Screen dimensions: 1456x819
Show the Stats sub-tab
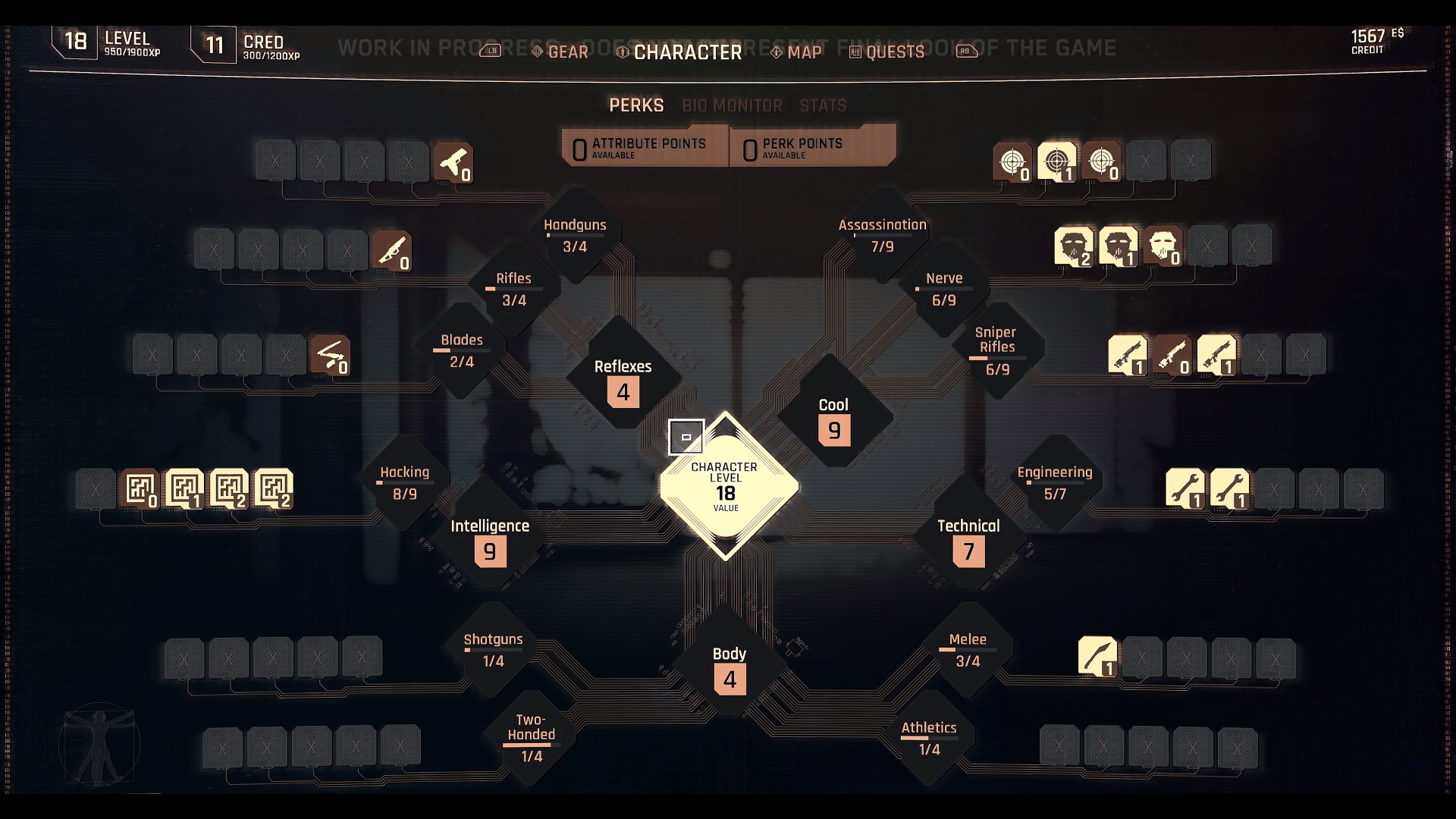click(823, 105)
